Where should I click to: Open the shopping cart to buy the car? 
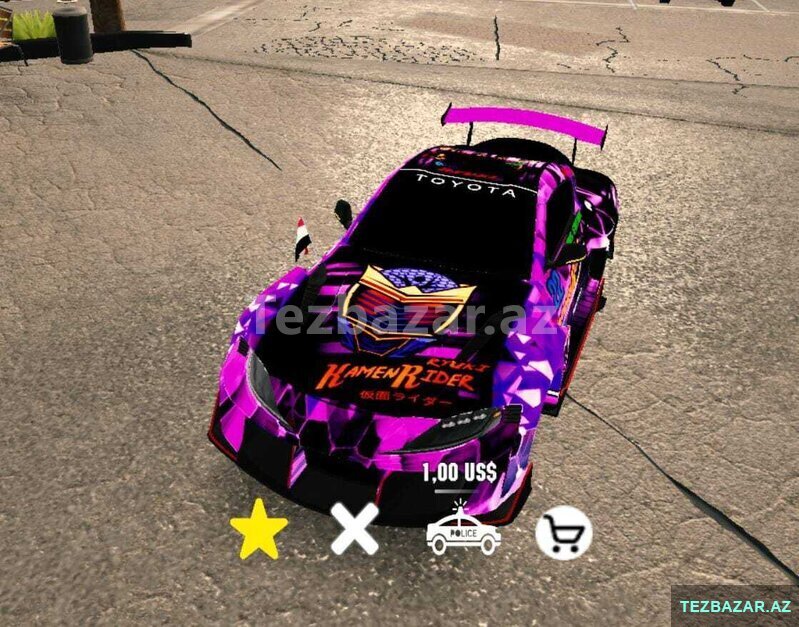[563, 533]
